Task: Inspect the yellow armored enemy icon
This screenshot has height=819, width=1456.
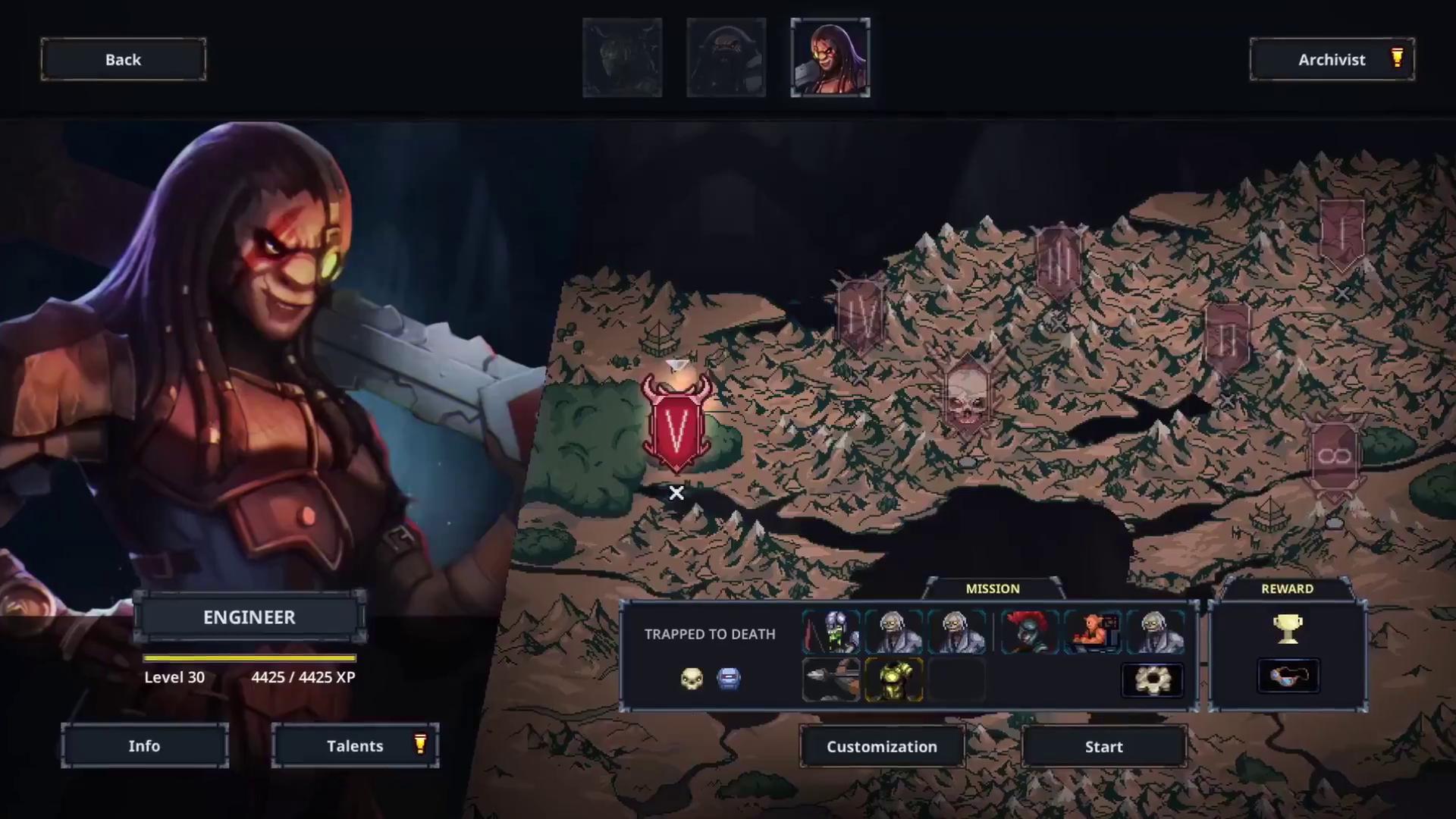Action: click(893, 679)
